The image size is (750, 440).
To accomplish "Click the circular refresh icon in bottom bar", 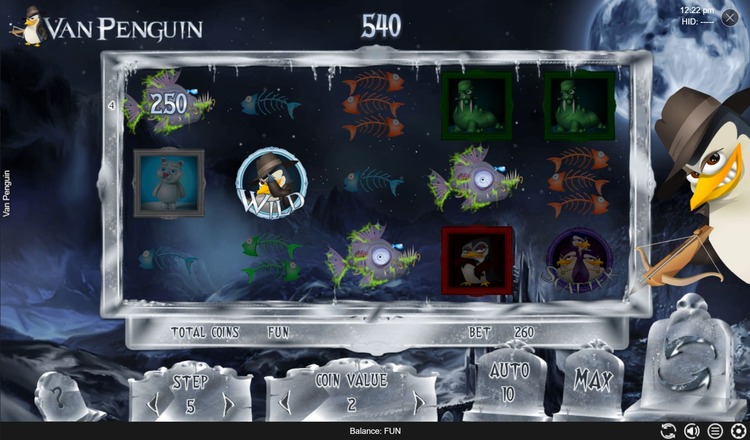I will click(x=667, y=431).
